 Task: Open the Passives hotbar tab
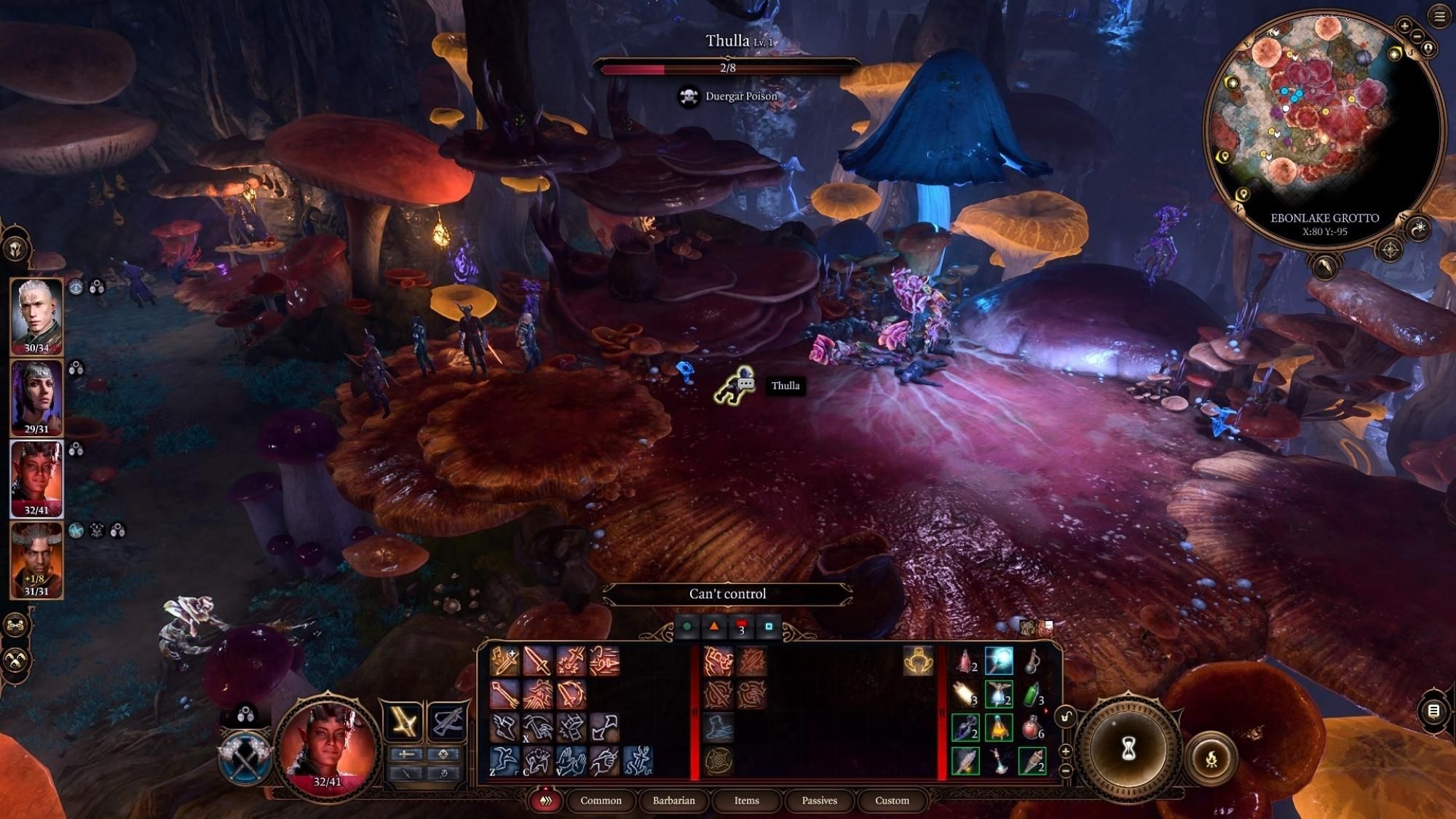pyautogui.click(x=820, y=801)
